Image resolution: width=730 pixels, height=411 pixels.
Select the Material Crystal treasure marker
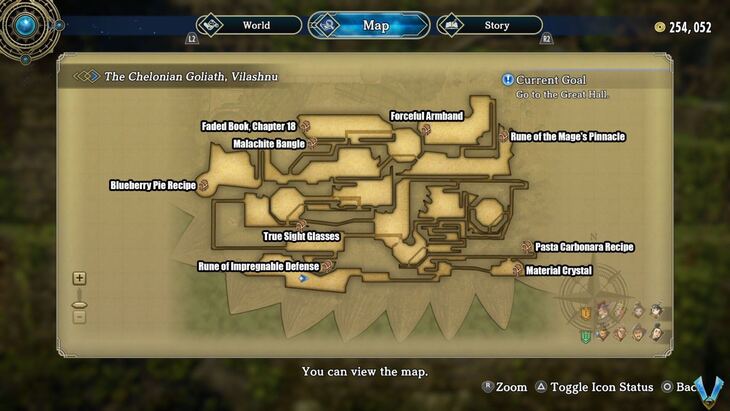tap(517, 270)
